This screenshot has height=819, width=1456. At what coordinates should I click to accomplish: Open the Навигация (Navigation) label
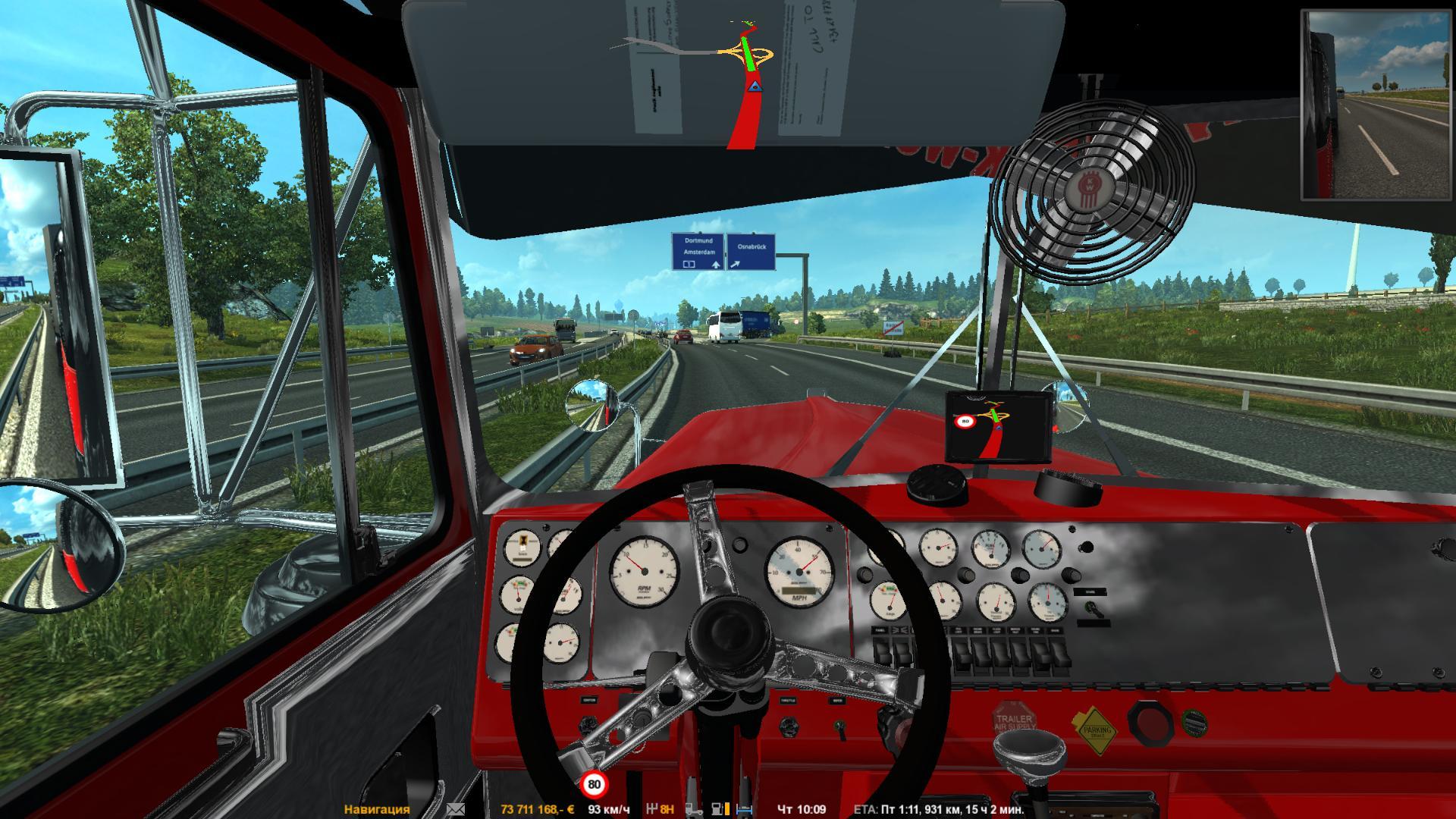(x=377, y=809)
